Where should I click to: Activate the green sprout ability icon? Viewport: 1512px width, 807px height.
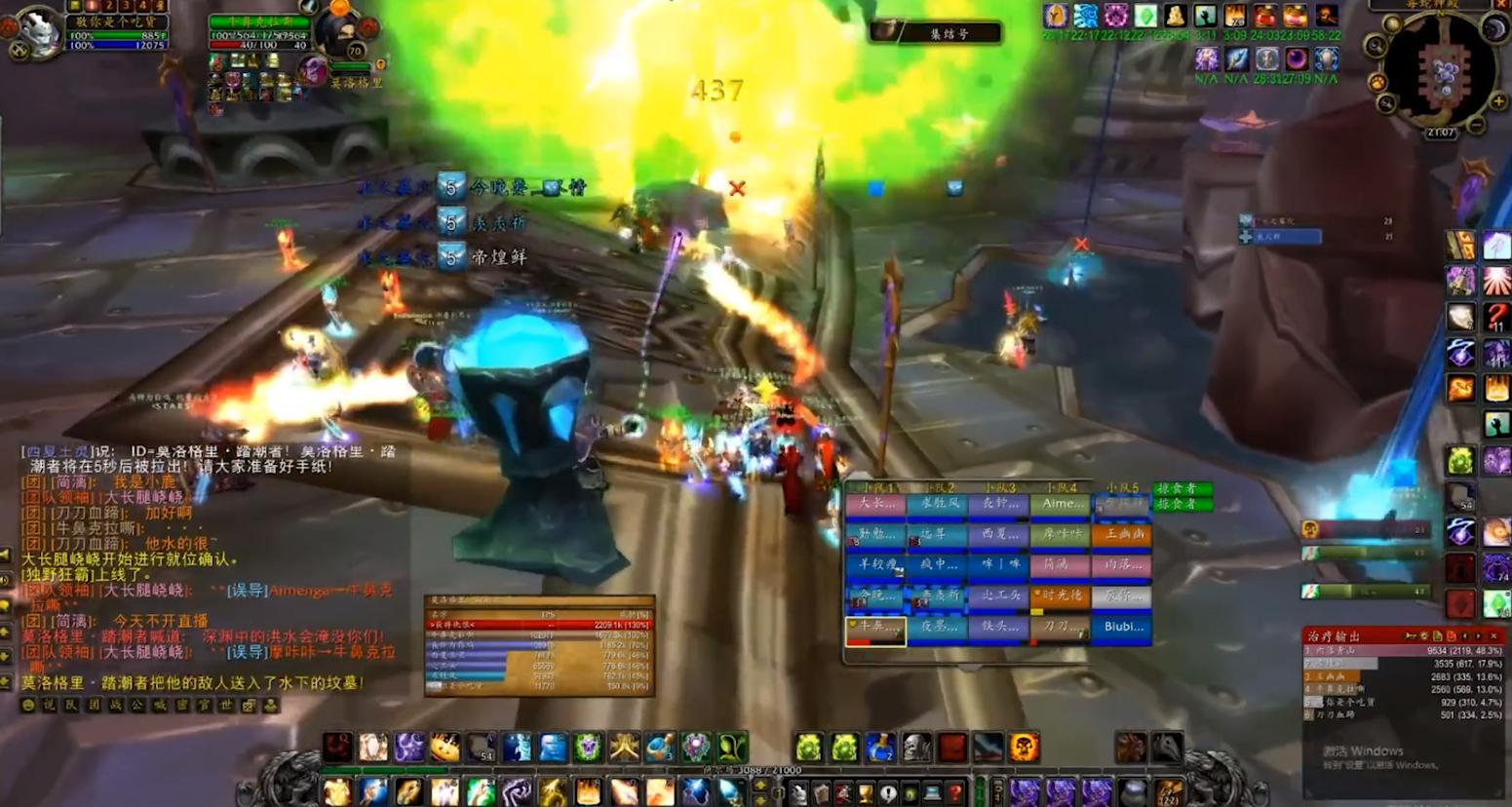pos(732,748)
